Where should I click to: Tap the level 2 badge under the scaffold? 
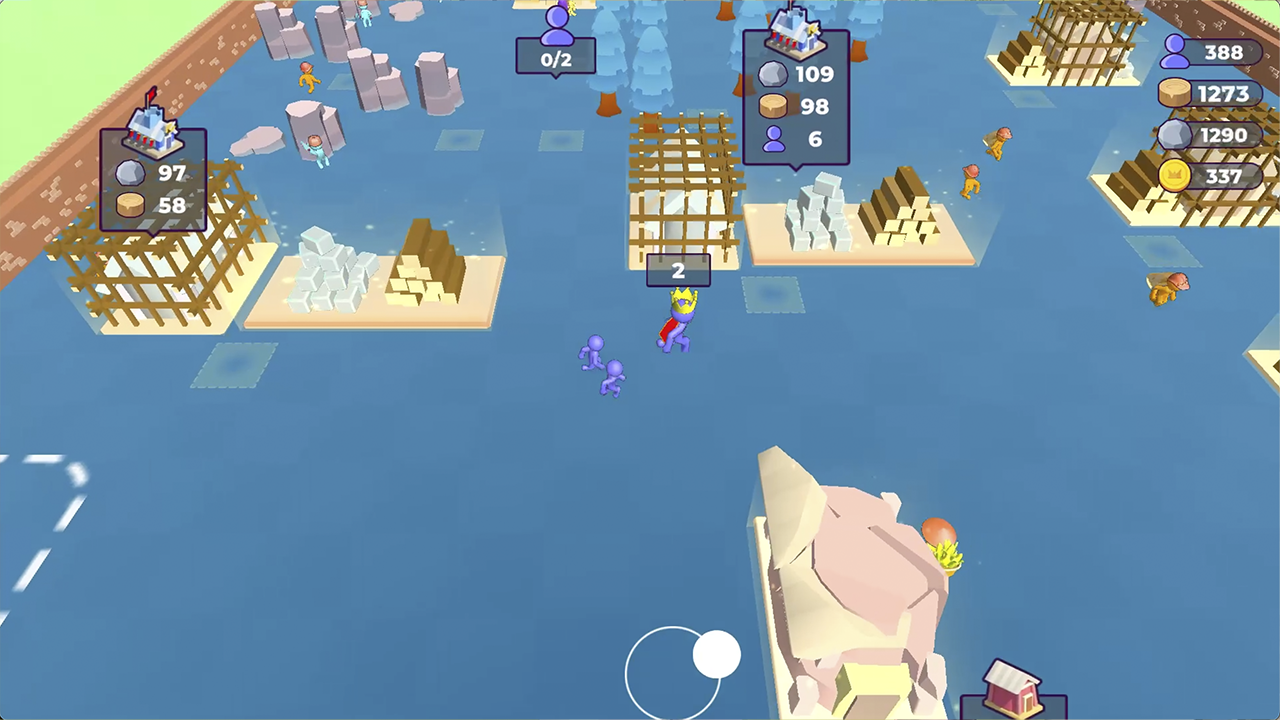coord(678,270)
